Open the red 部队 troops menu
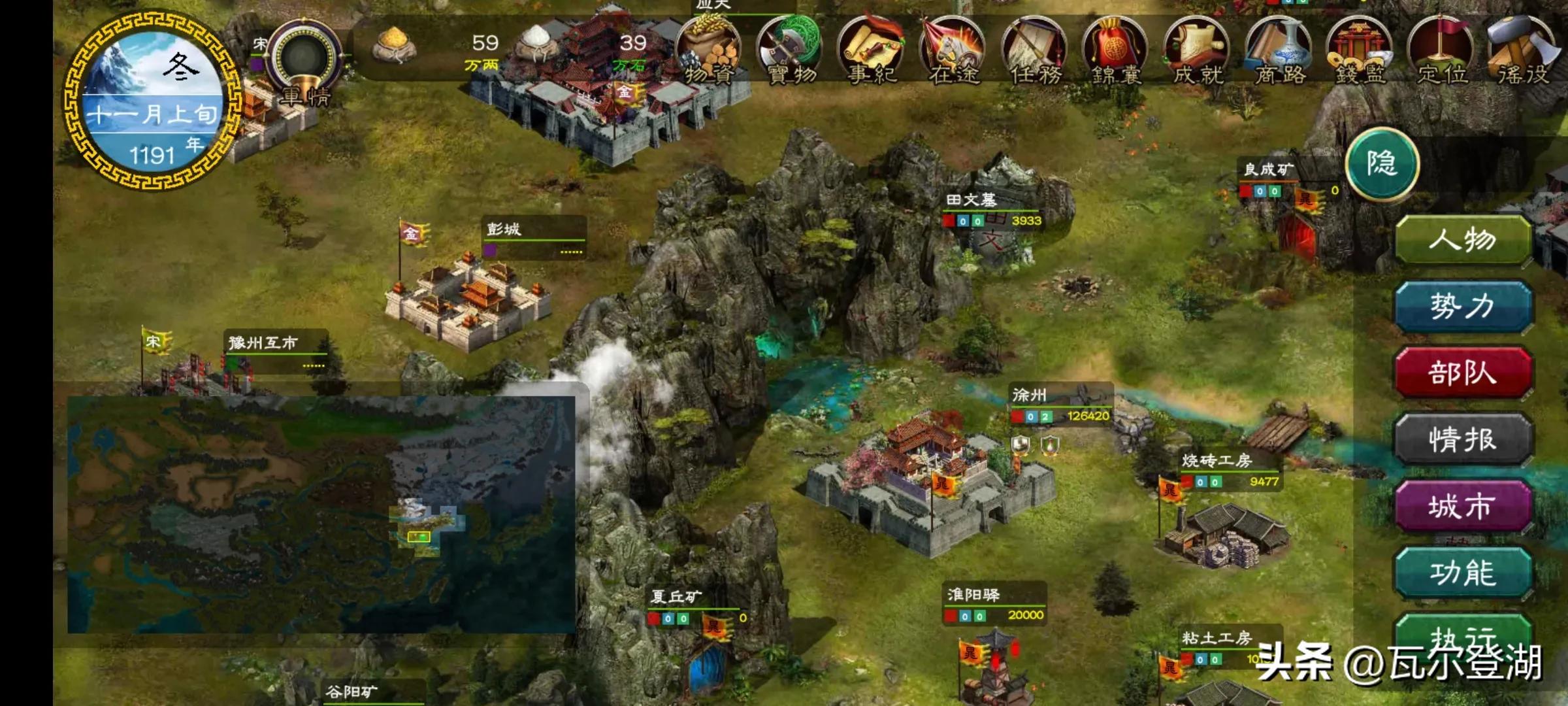The height and width of the screenshot is (706, 1568). (x=1463, y=373)
